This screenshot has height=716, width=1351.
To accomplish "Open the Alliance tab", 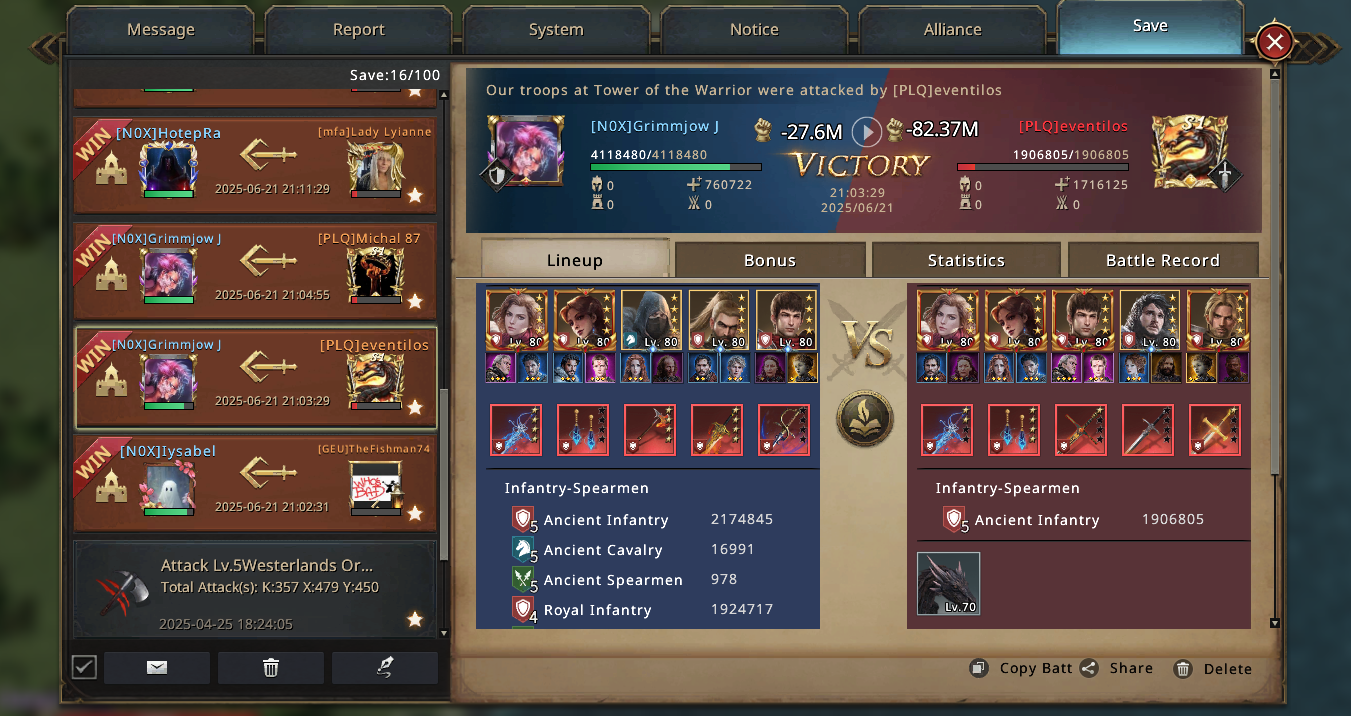I will coord(952,30).
